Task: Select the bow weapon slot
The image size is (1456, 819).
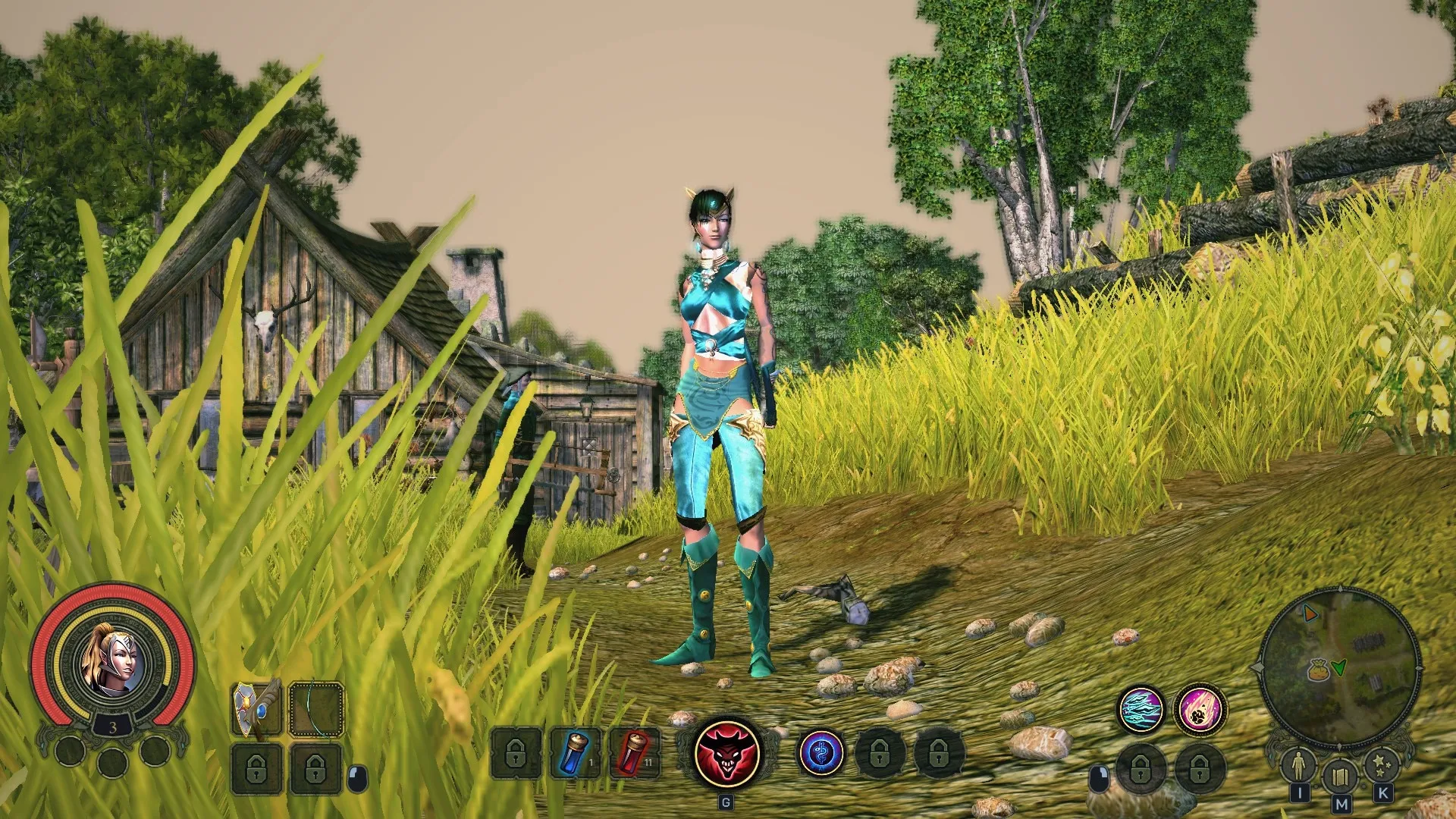Action: click(316, 709)
